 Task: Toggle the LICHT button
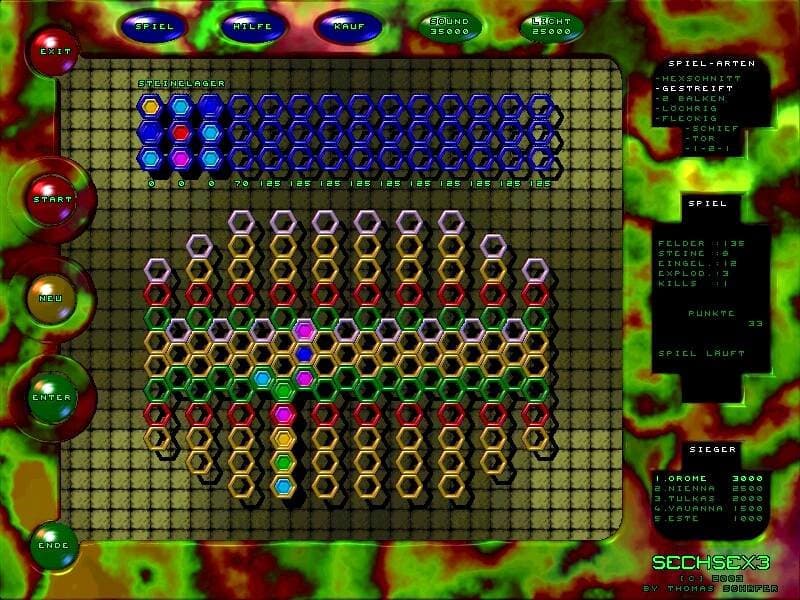click(551, 26)
